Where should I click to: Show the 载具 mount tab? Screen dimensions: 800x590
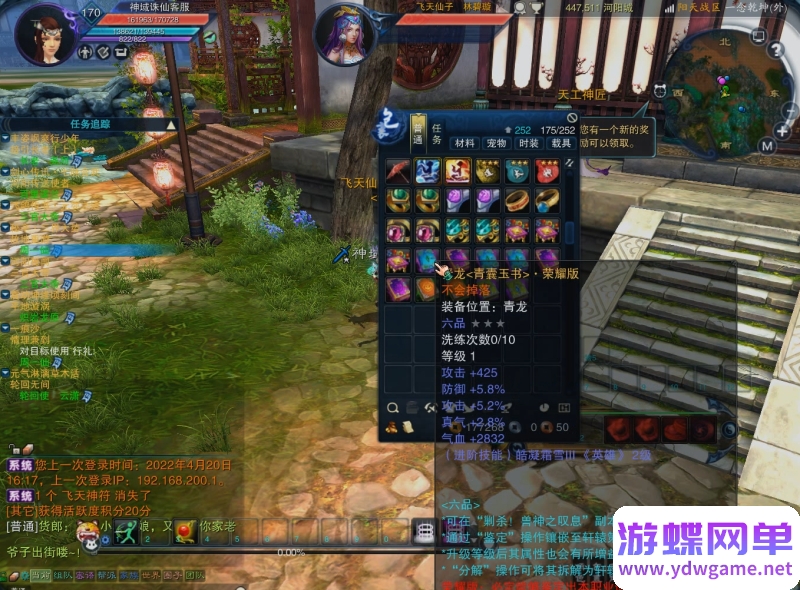(x=561, y=143)
